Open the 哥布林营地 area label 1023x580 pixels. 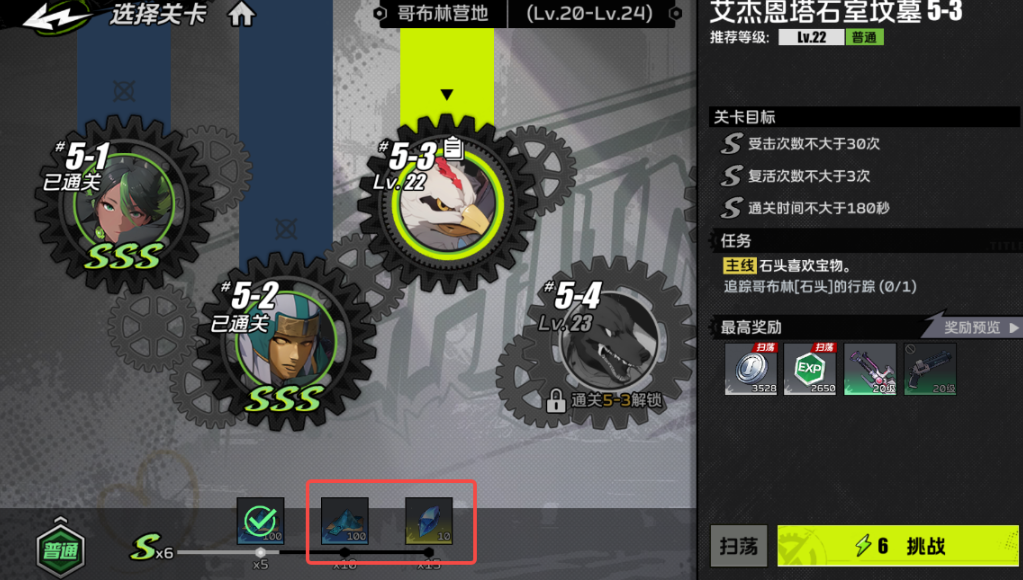tap(440, 14)
